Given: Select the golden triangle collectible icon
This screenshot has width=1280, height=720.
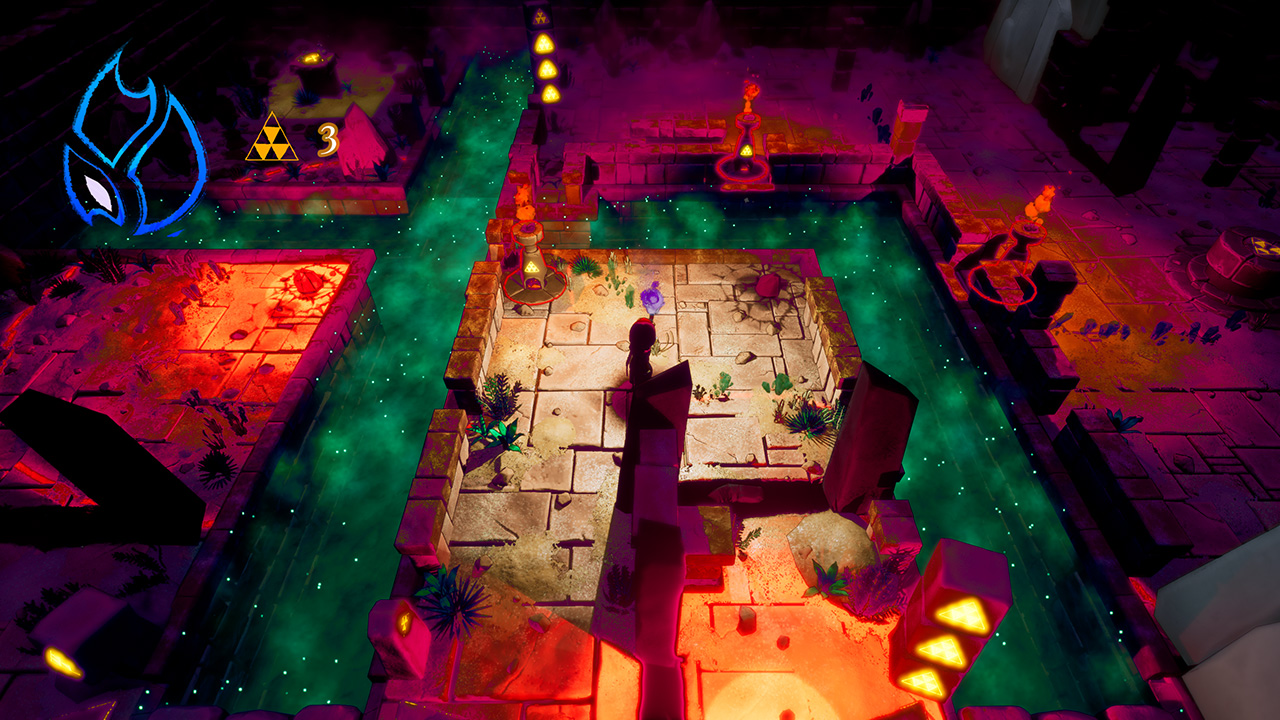Looking at the screenshot, I should [x=272, y=139].
